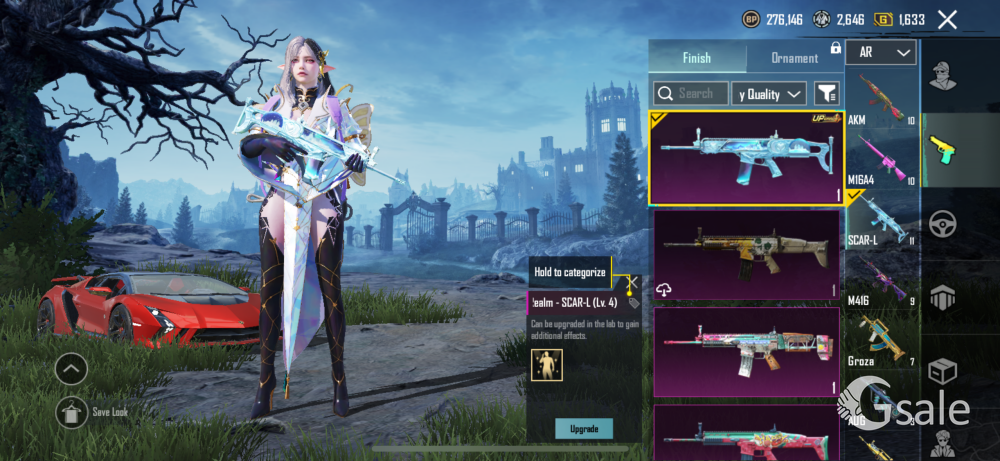Select the Groza weapon entry
Screen dimensions: 1000x461
tap(881, 340)
